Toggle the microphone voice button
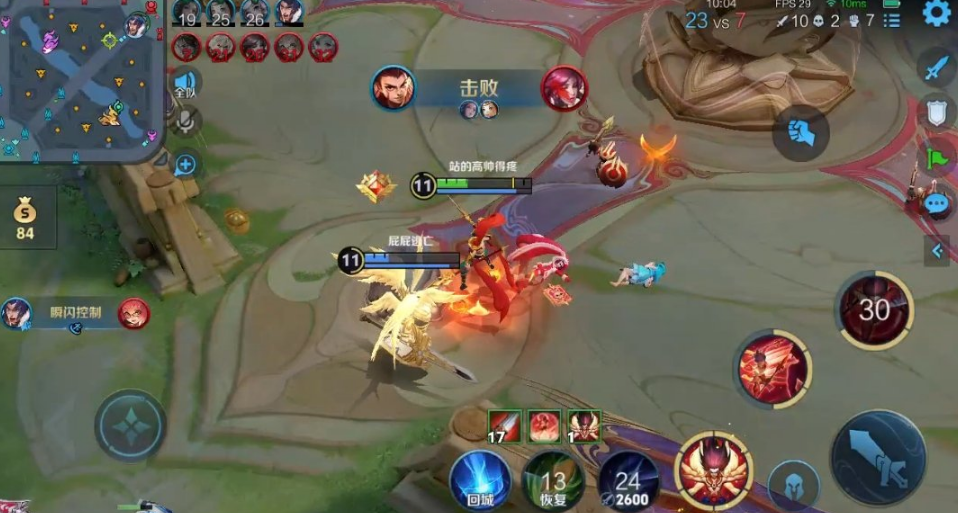This screenshot has height=513, width=958. coord(185,123)
